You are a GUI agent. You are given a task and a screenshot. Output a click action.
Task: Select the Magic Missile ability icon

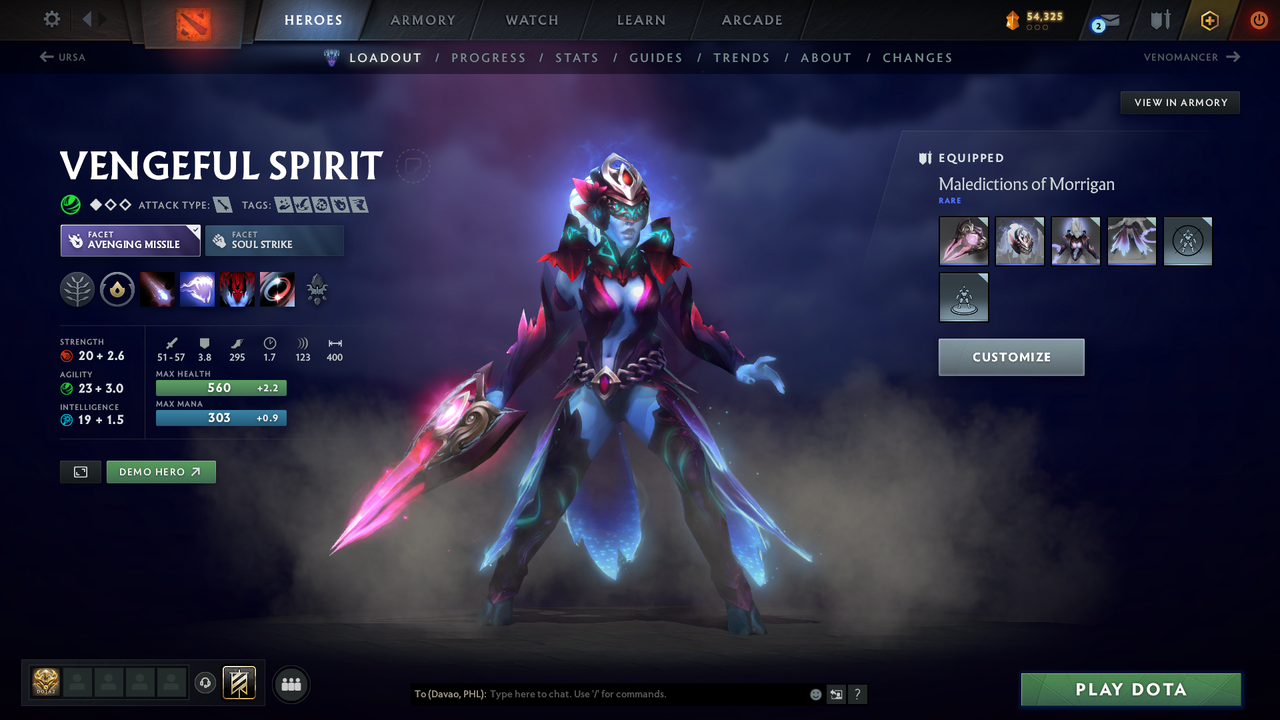[x=159, y=290]
